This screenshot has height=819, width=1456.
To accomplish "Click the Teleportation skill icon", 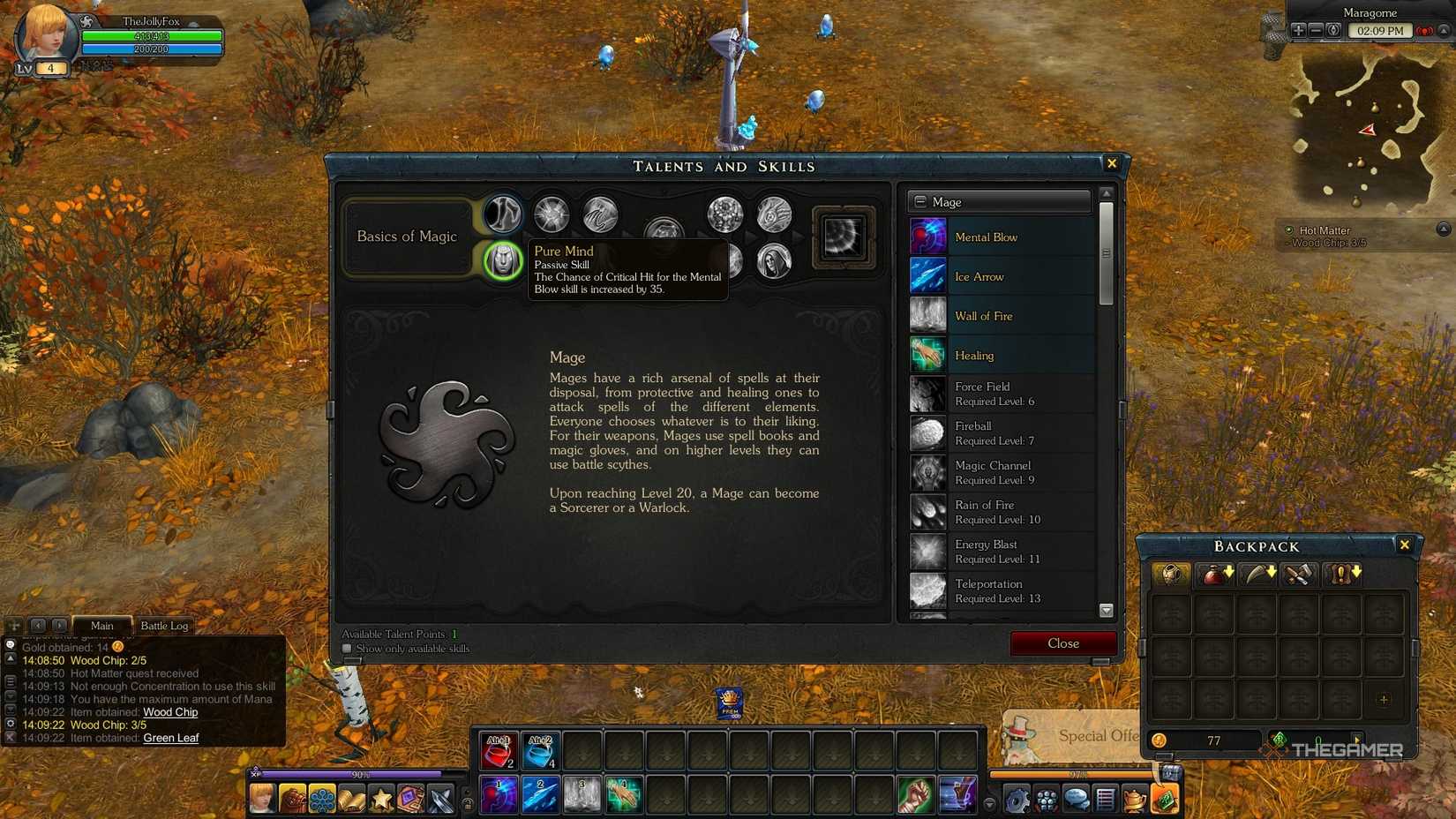I will pos(927,590).
